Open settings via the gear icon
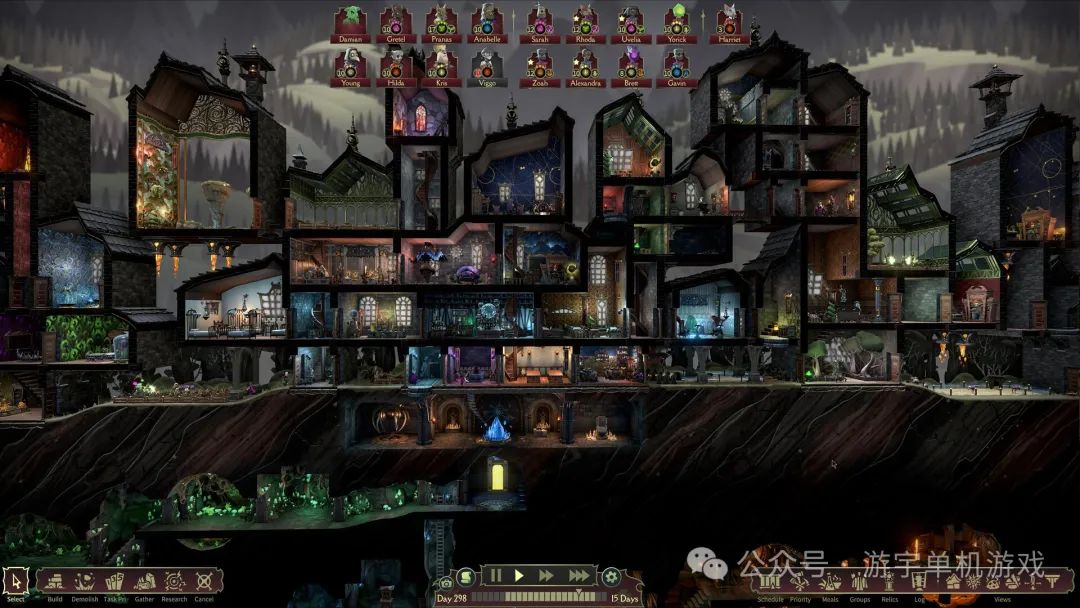This screenshot has height=608, width=1080. click(610, 576)
